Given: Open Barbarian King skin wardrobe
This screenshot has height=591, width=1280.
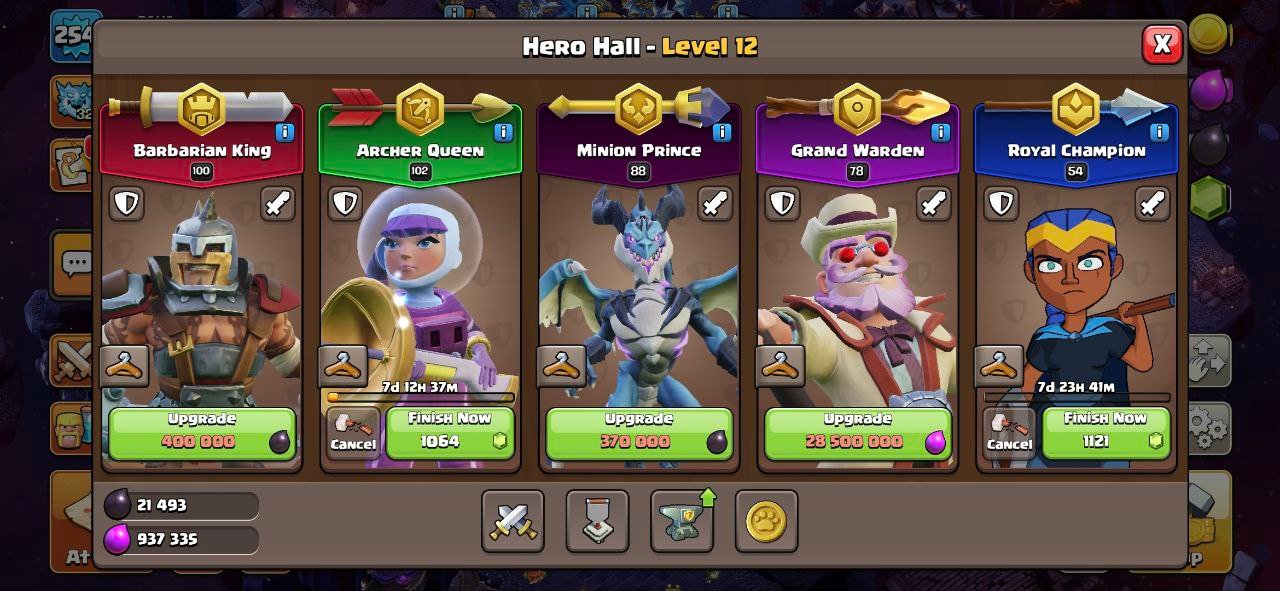Looking at the screenshot, I should point(125,366).
